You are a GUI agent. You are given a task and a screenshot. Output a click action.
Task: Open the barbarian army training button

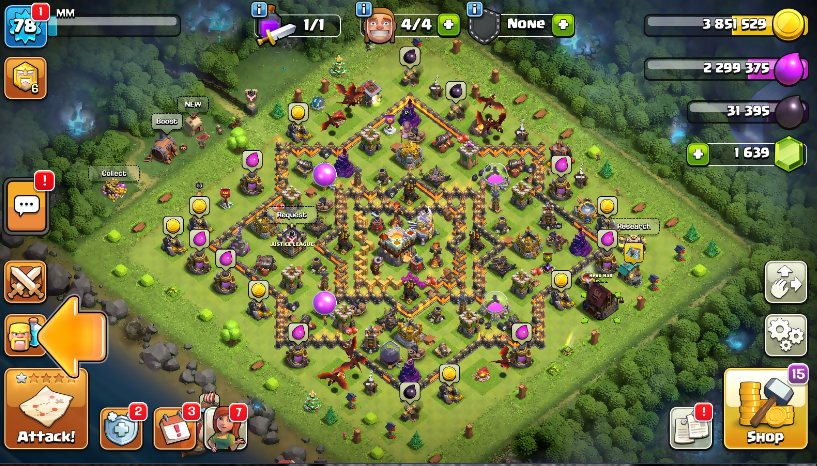coord(22,335)
